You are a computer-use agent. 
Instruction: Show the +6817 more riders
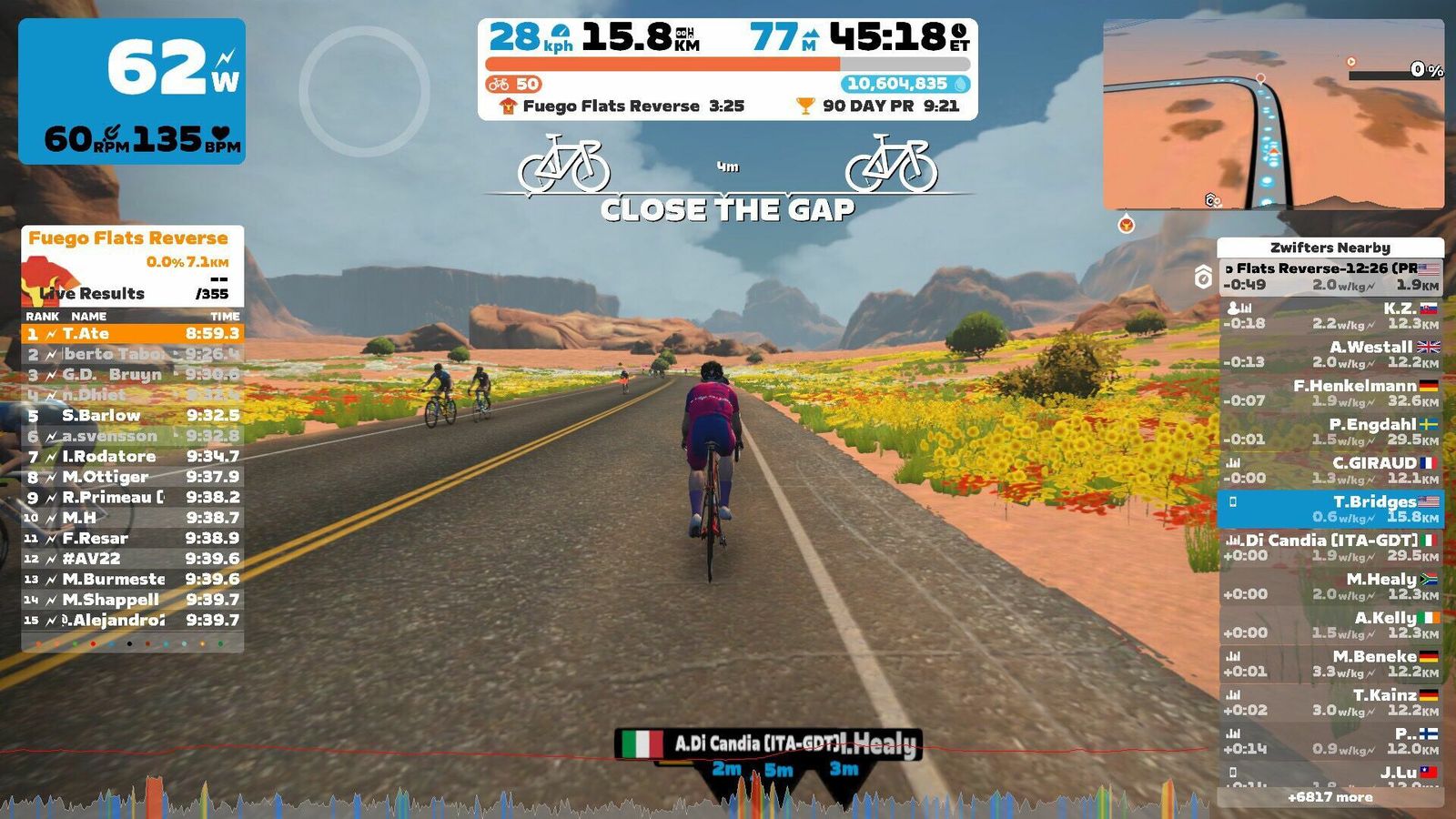[x=1330, y=797]
